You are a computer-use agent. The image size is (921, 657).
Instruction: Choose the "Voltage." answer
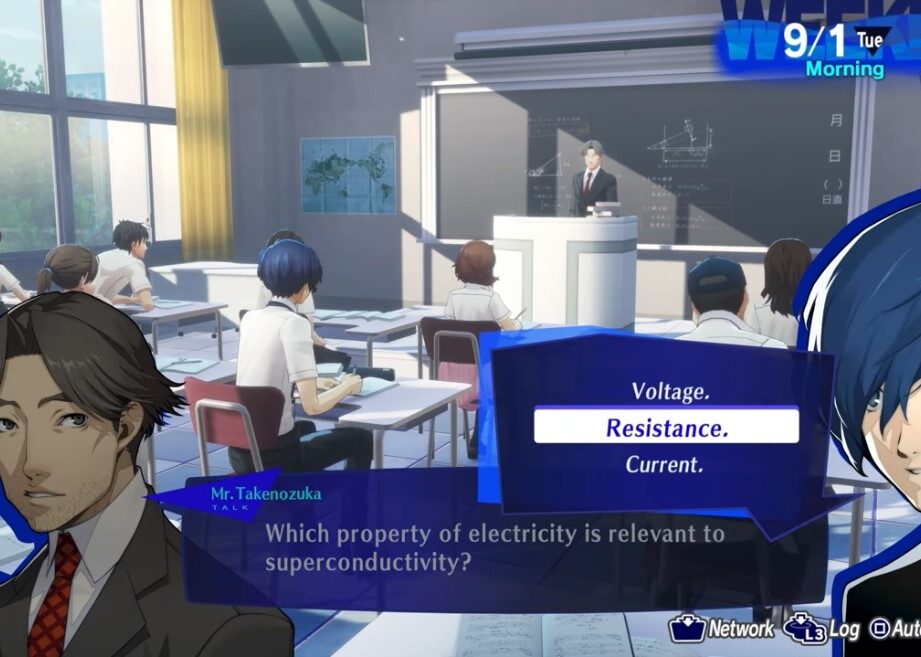click(670, 392)
